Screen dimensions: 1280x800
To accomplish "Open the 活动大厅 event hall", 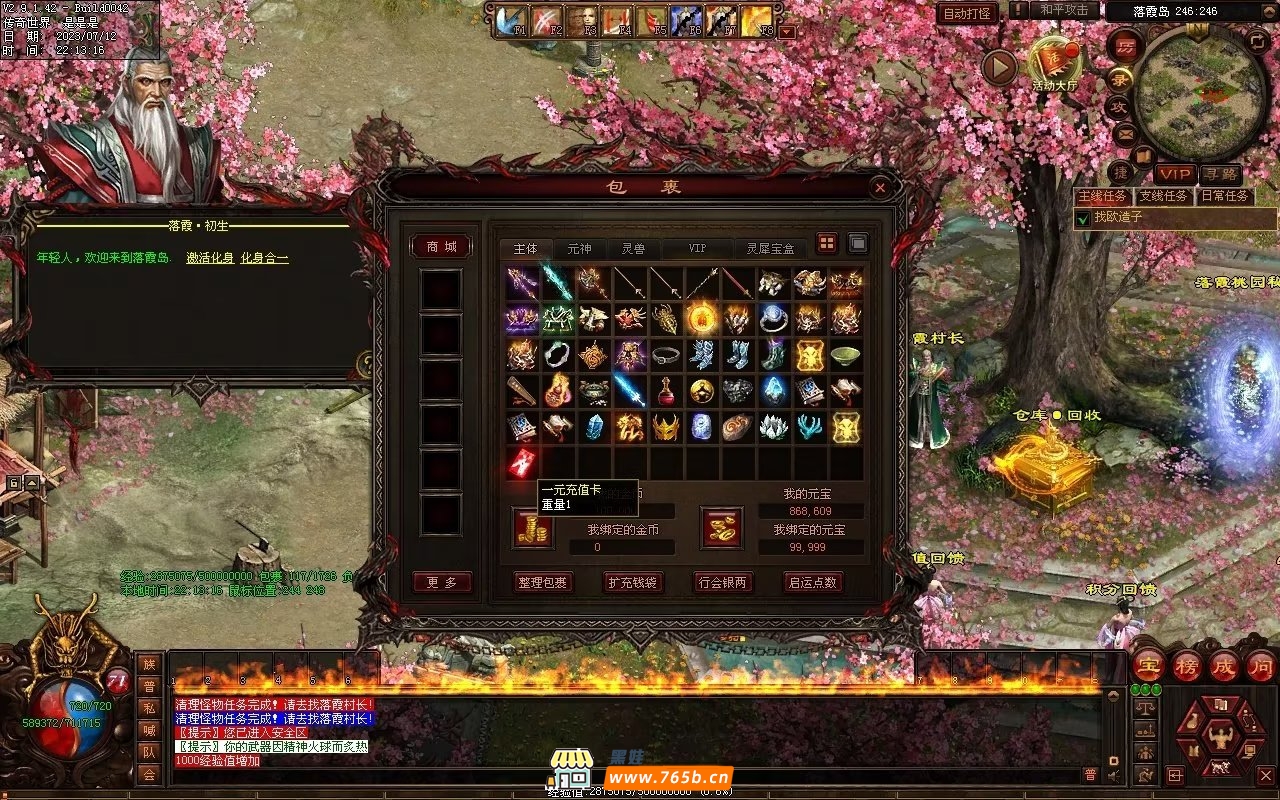I will (x=1054, y=63).
